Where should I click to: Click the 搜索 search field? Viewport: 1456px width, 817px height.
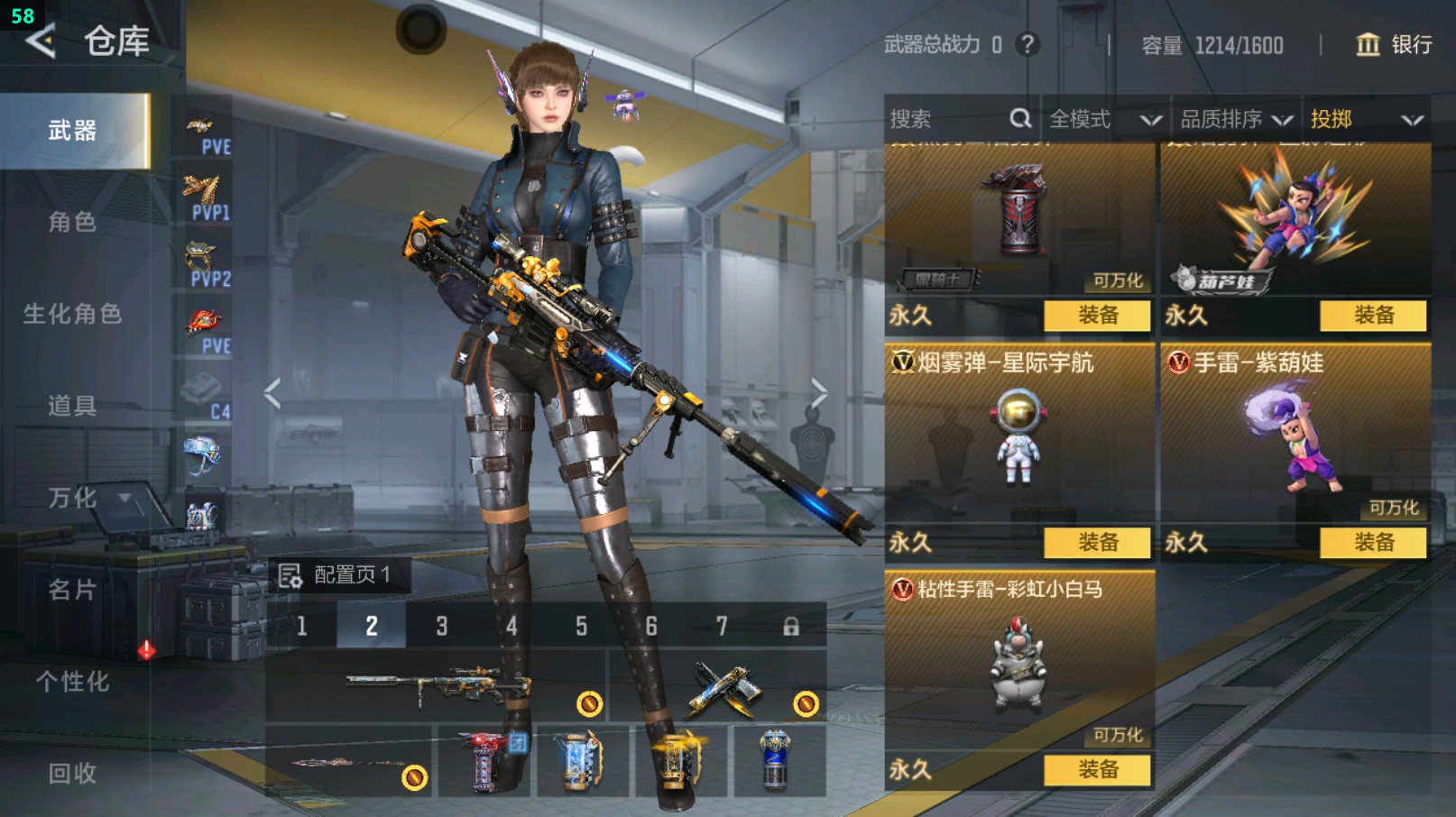pos(947,119)
